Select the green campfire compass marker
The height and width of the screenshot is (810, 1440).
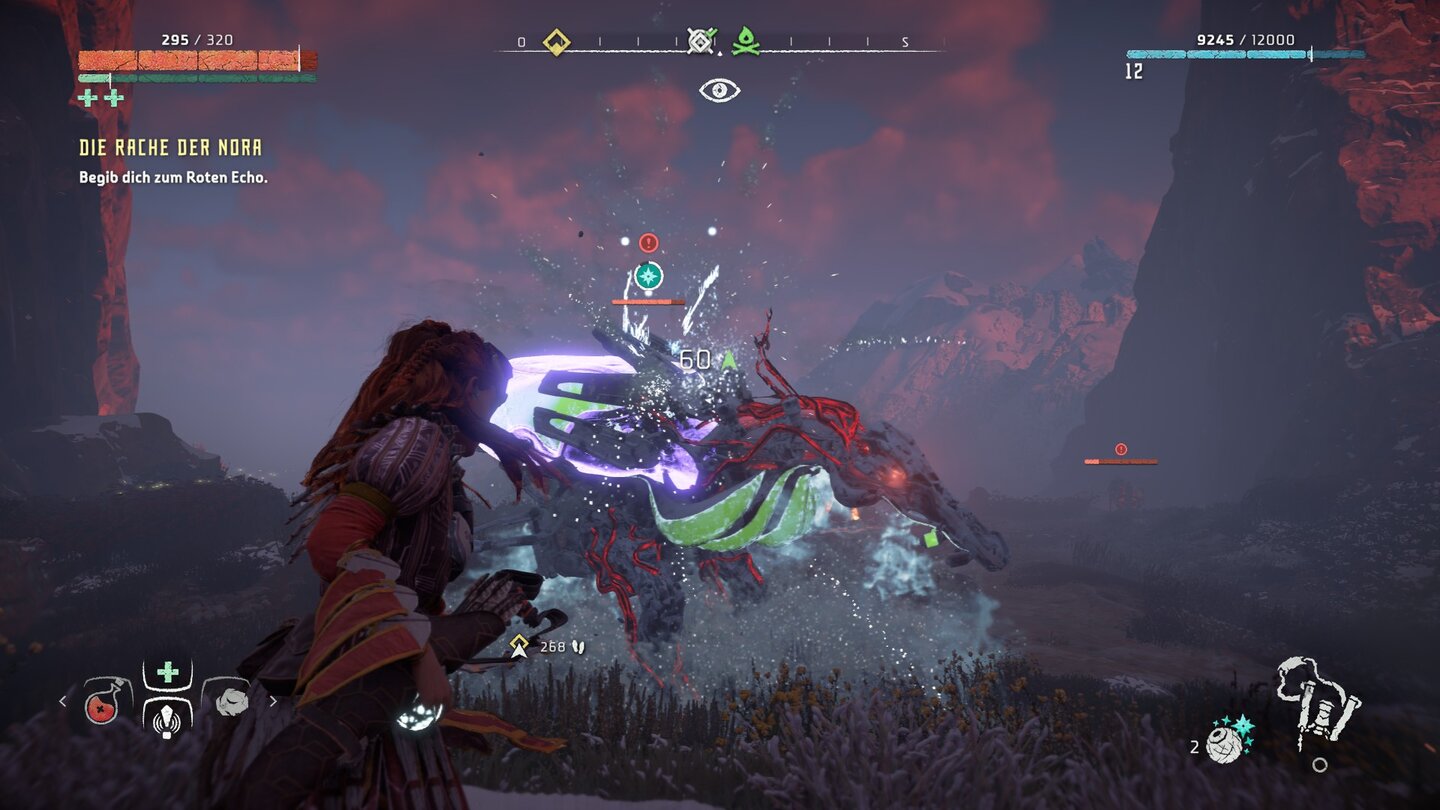pyautogui.click(x=745, y=42)
